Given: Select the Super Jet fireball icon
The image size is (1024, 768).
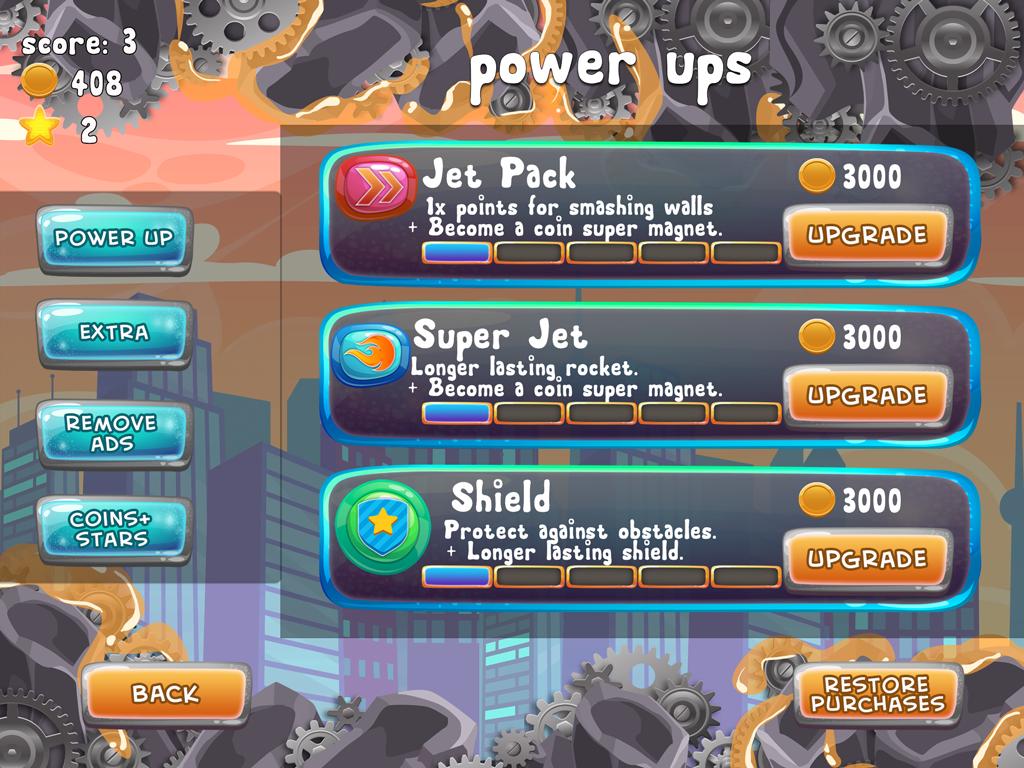Looking at the screenshot, I should pyautogui.click(x=369, y=354).
